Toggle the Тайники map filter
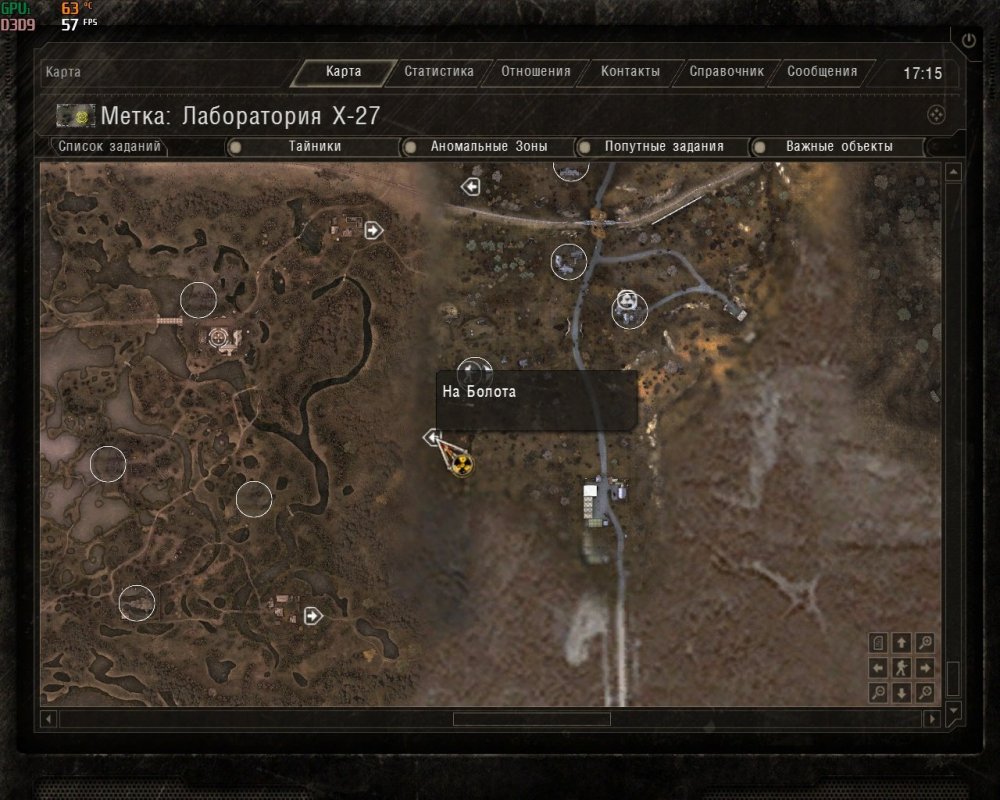1000x800 pixels. pyautogui.click(x=315, y=147)
